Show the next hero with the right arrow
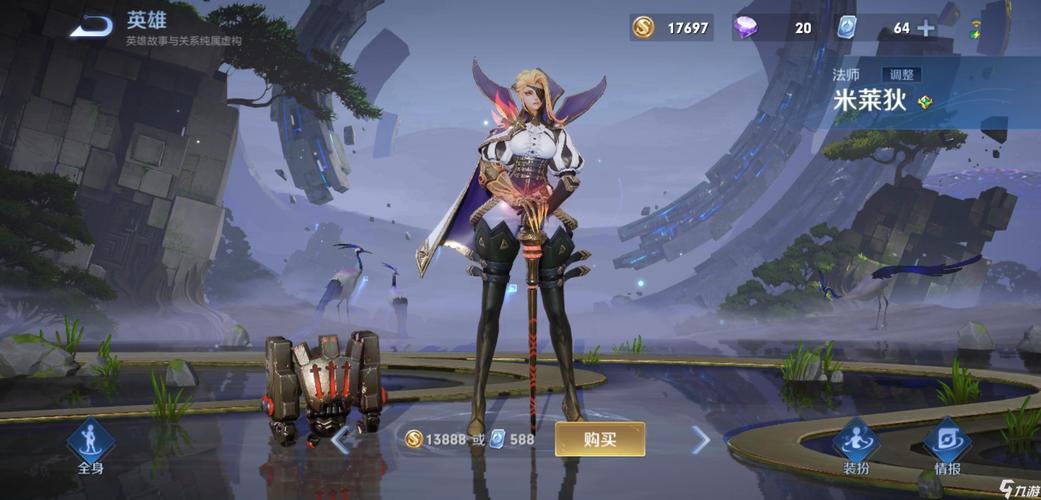 click(x=701, y=439)
